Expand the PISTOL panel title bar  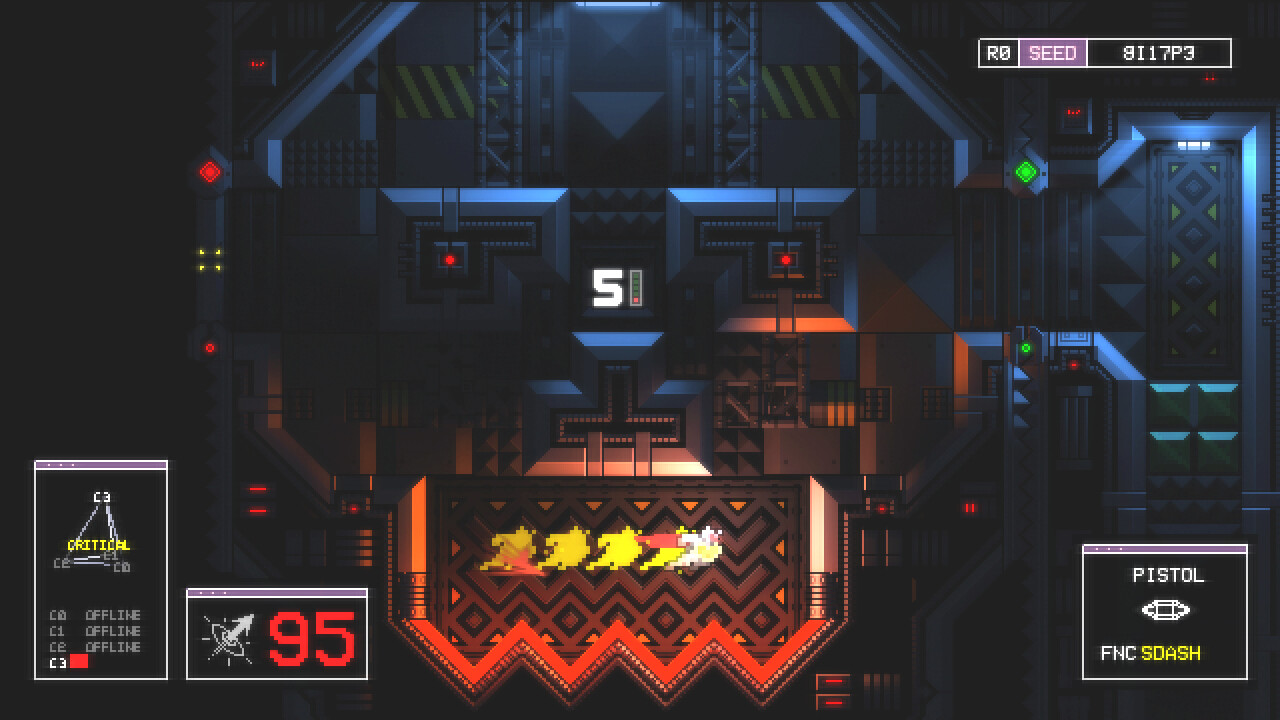click(x=1110, y=550)
